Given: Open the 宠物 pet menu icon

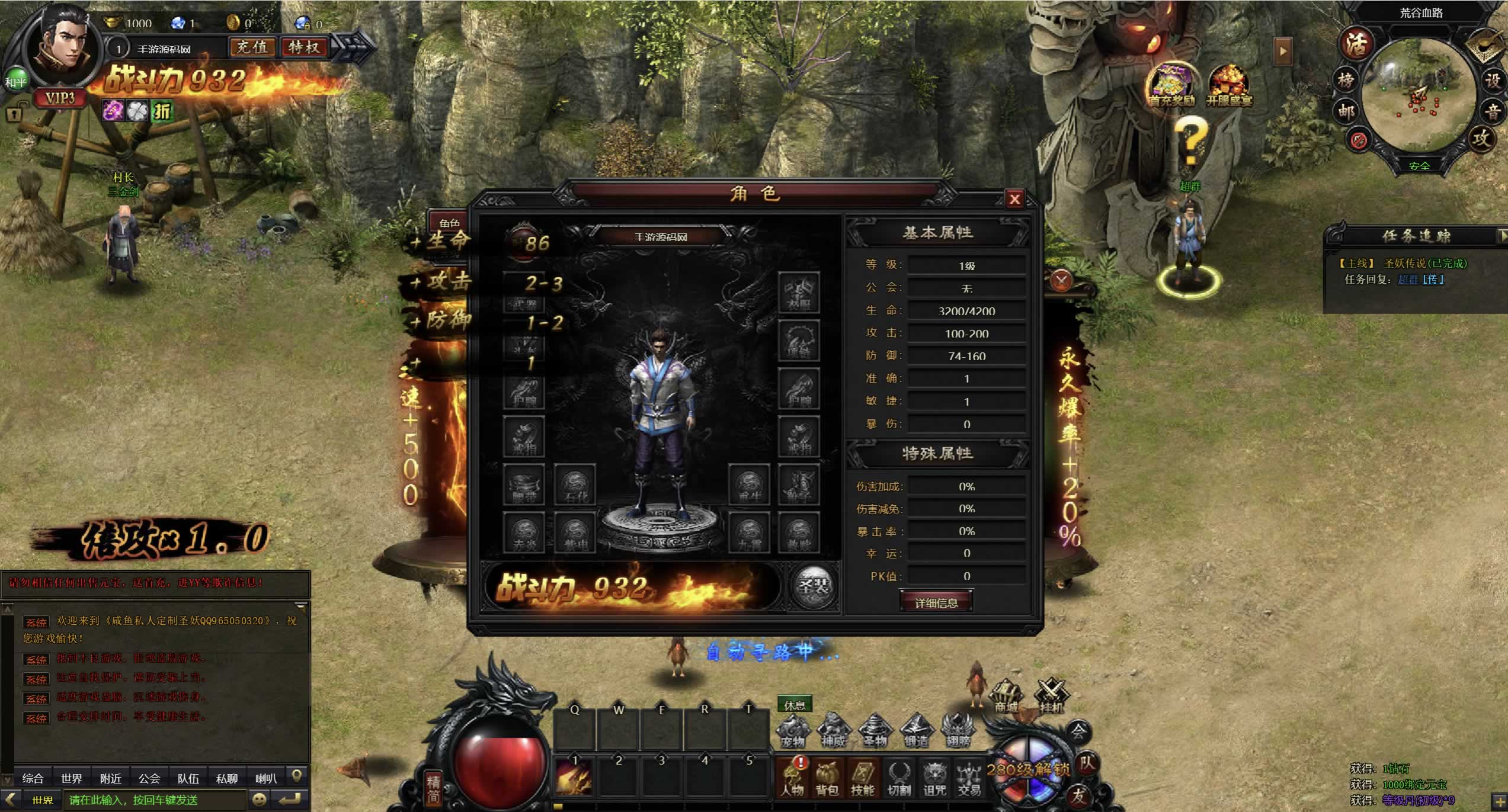Looking at the screenshot, I should click(793, 731).
